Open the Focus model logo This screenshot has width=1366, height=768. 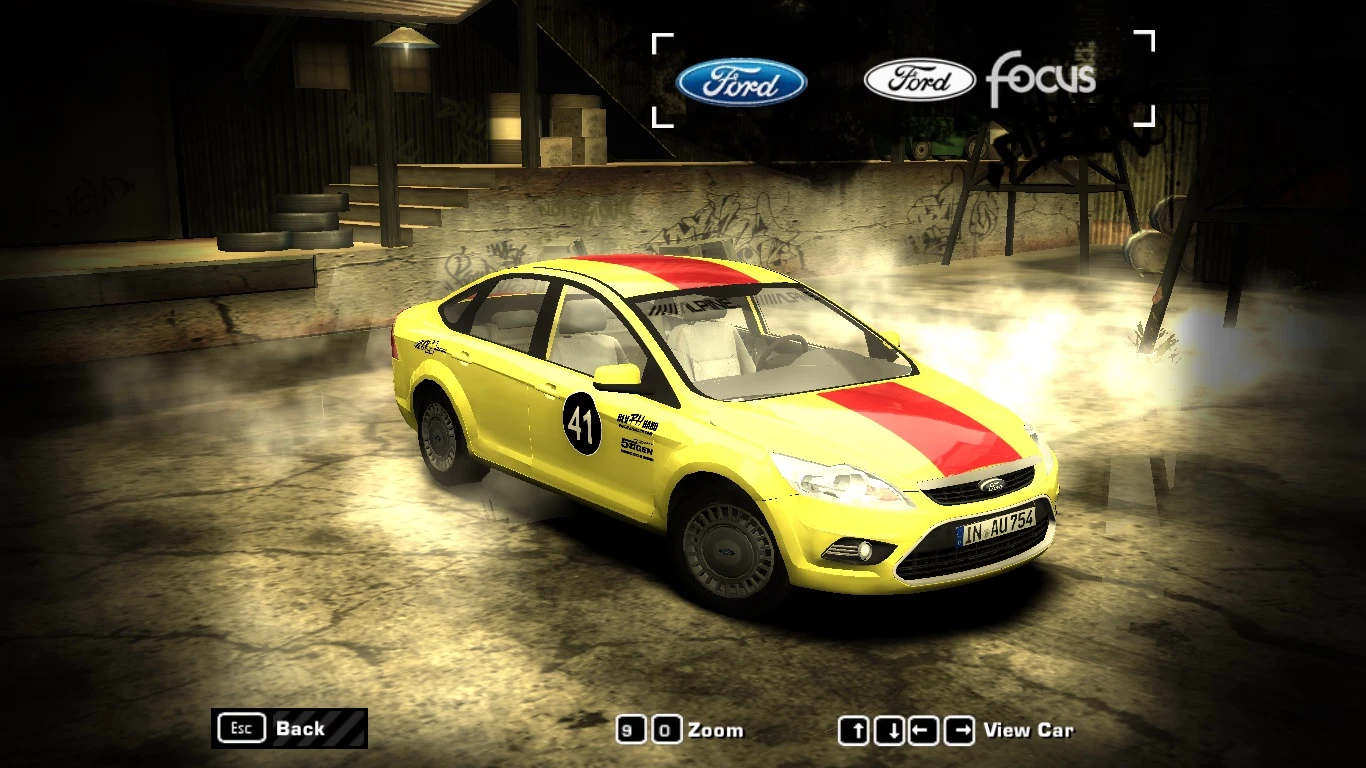(1039, 77)
